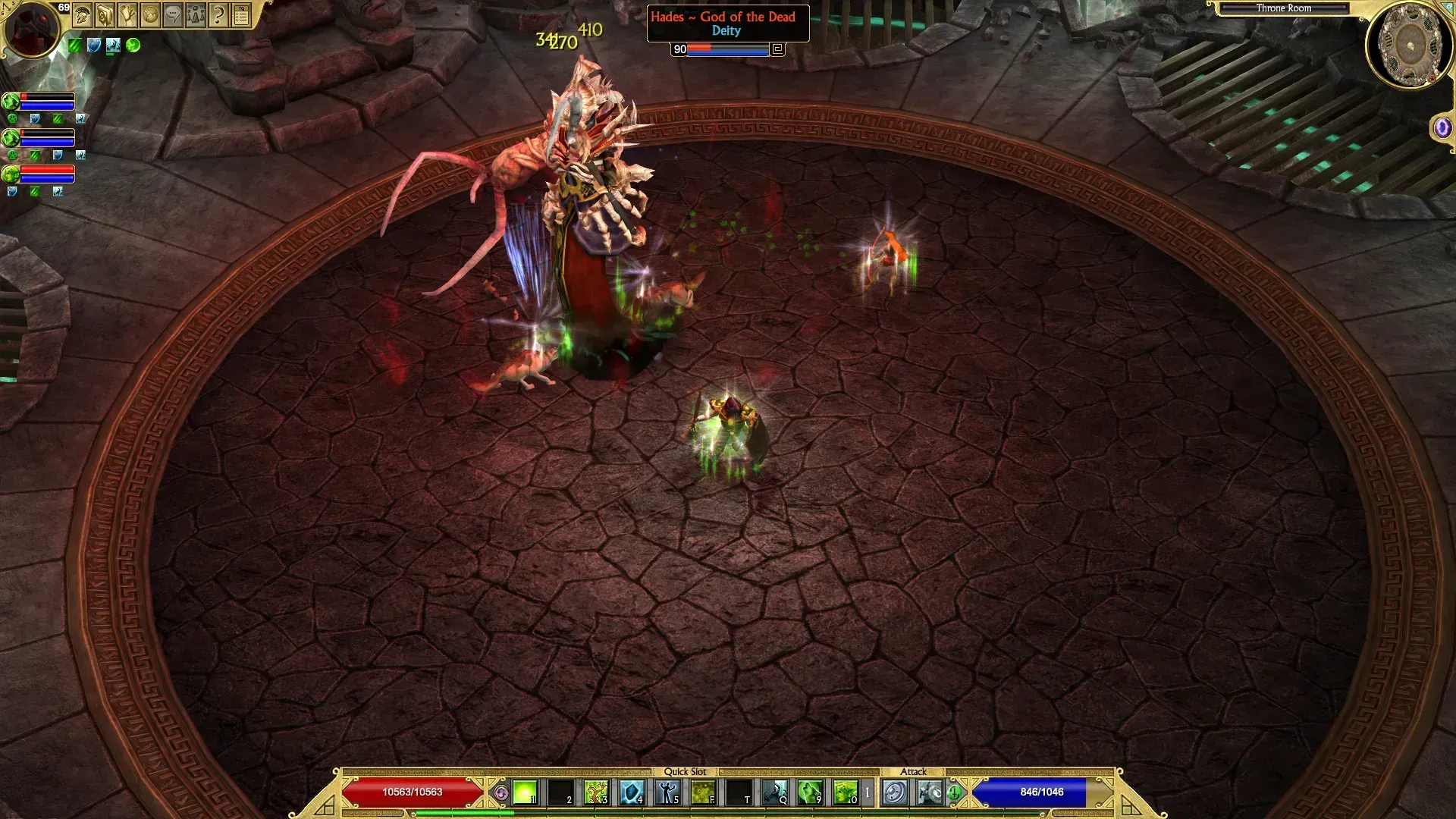Activate the blue shield skill in slot 4

tap(632, 793)
